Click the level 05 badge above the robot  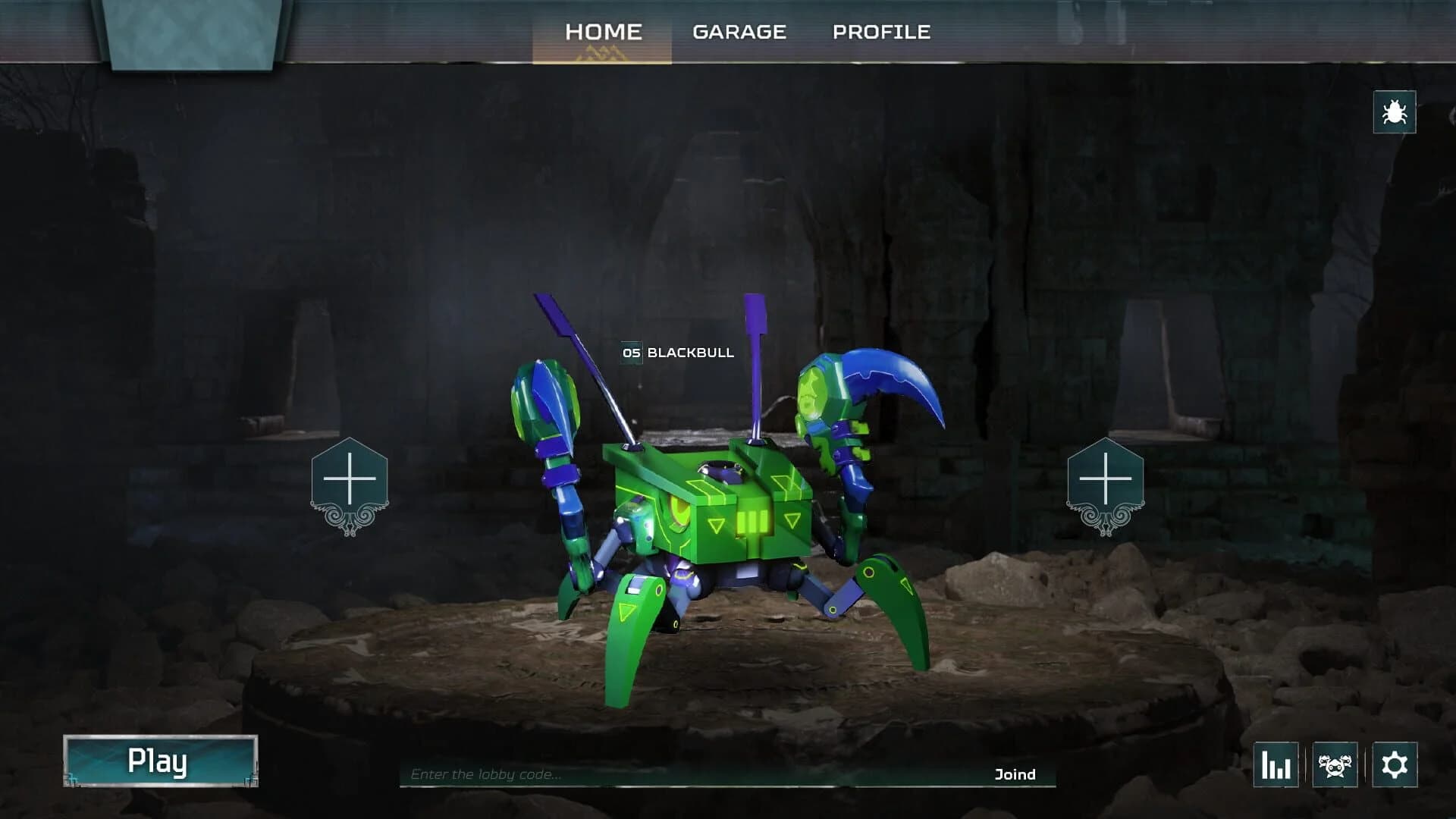pyautogui.click(x=630, y=353)
